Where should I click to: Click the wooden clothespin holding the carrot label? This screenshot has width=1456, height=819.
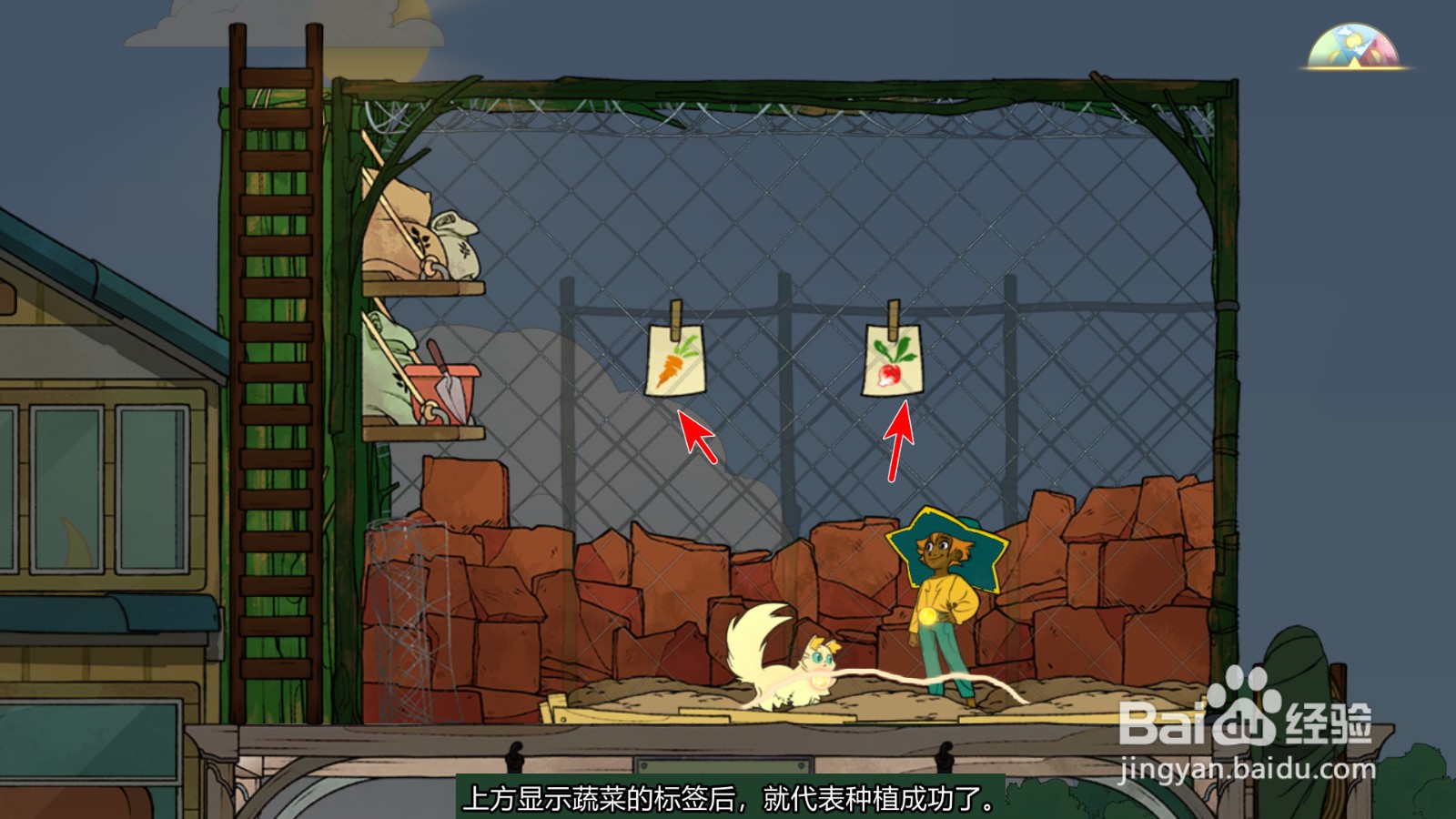pyautogui.click(x=678, y=309)
